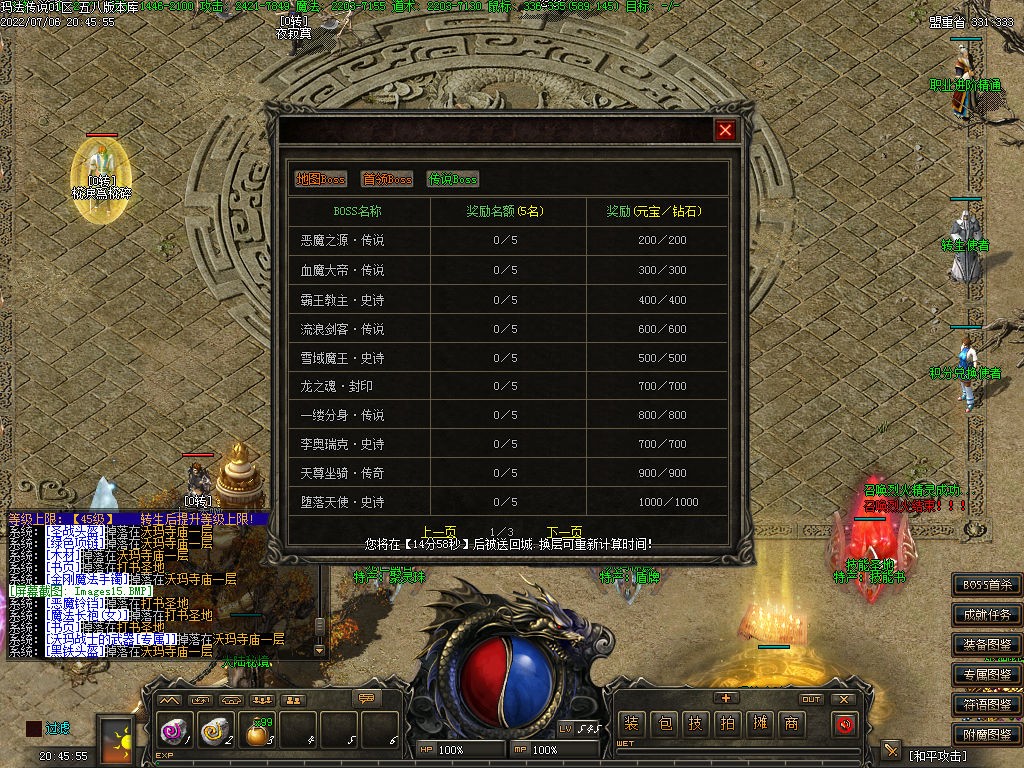Switch to the 地图Boss tab

point(321,179)
